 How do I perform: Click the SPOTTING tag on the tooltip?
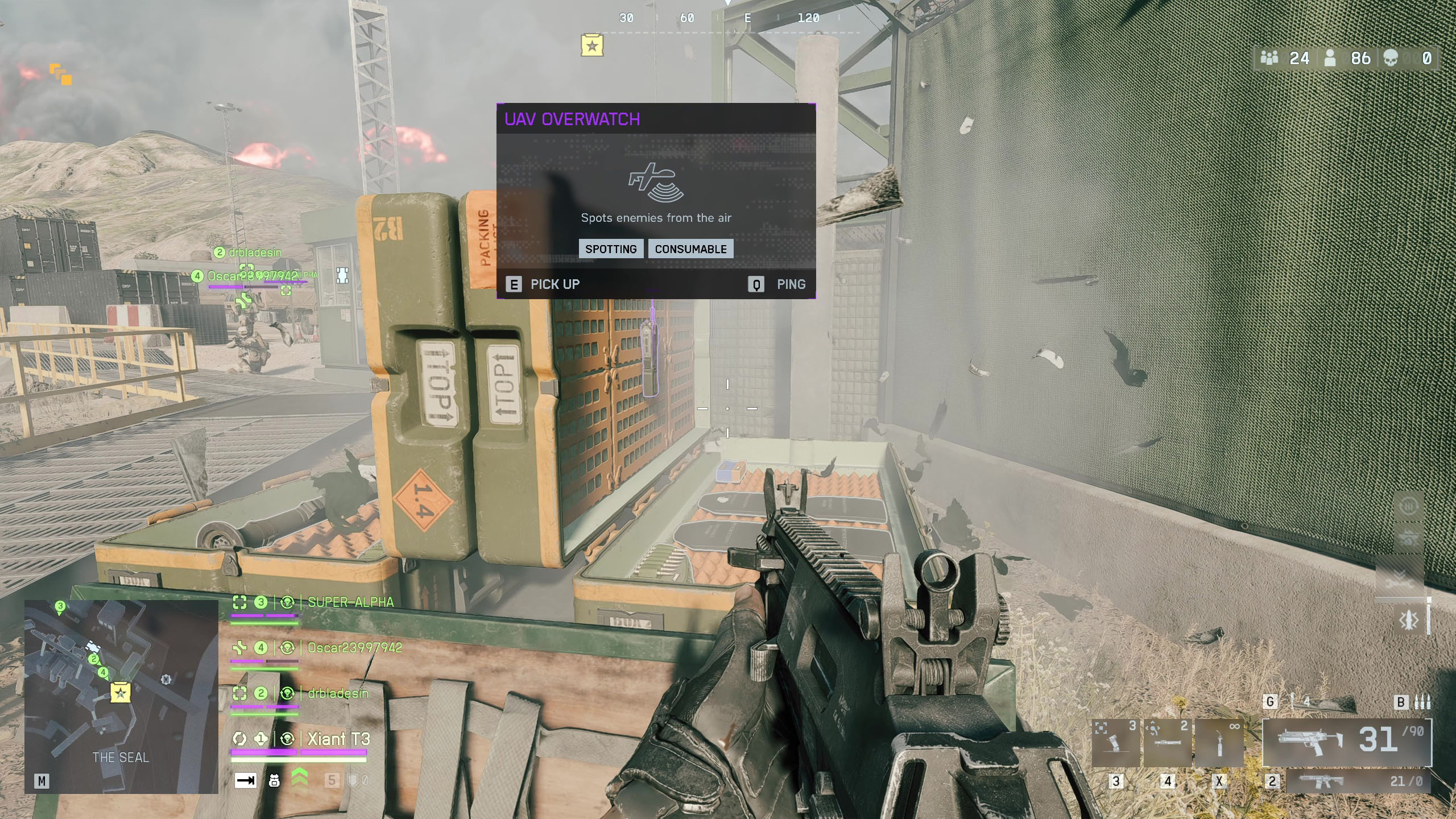pyautogui.click(x=611, y=249)
